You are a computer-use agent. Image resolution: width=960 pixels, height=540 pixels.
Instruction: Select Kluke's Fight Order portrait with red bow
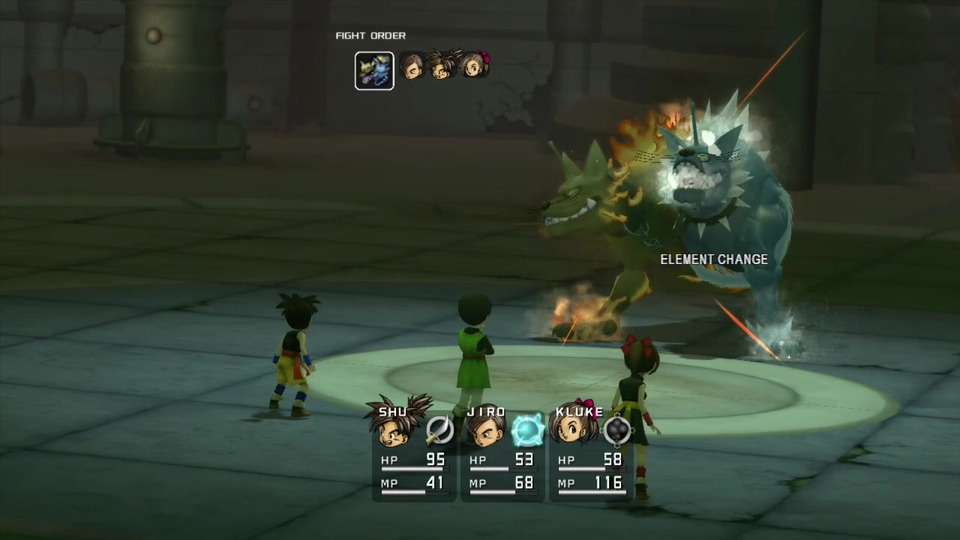pos(475,66)
